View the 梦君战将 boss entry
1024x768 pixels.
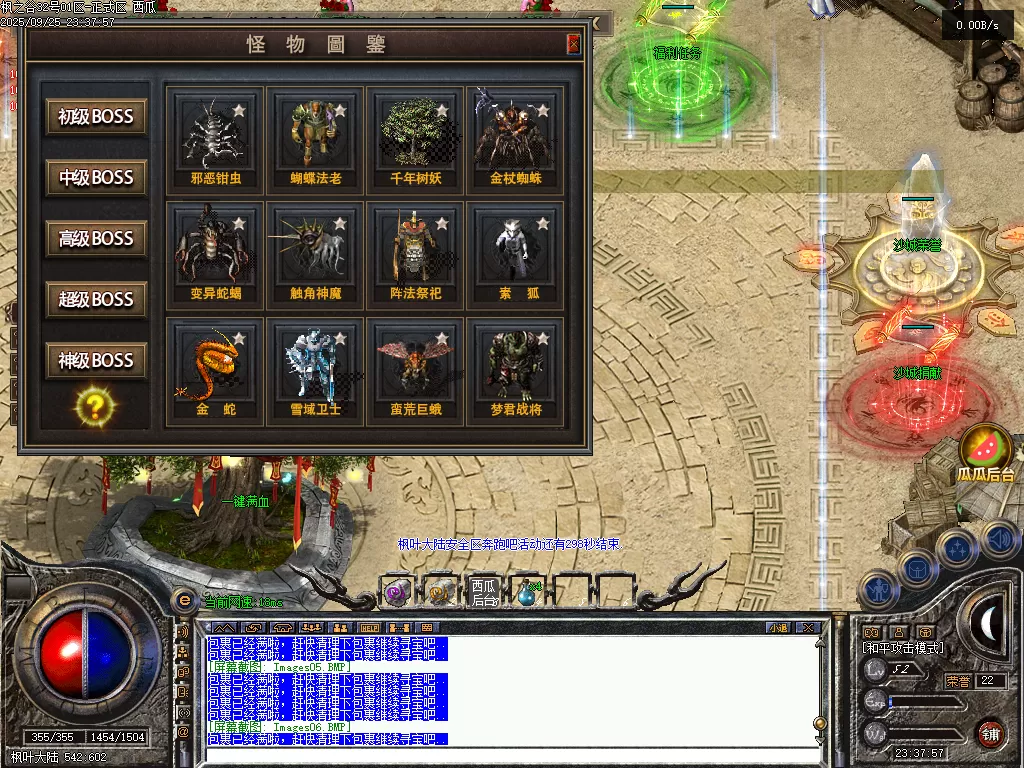point(515,371)
